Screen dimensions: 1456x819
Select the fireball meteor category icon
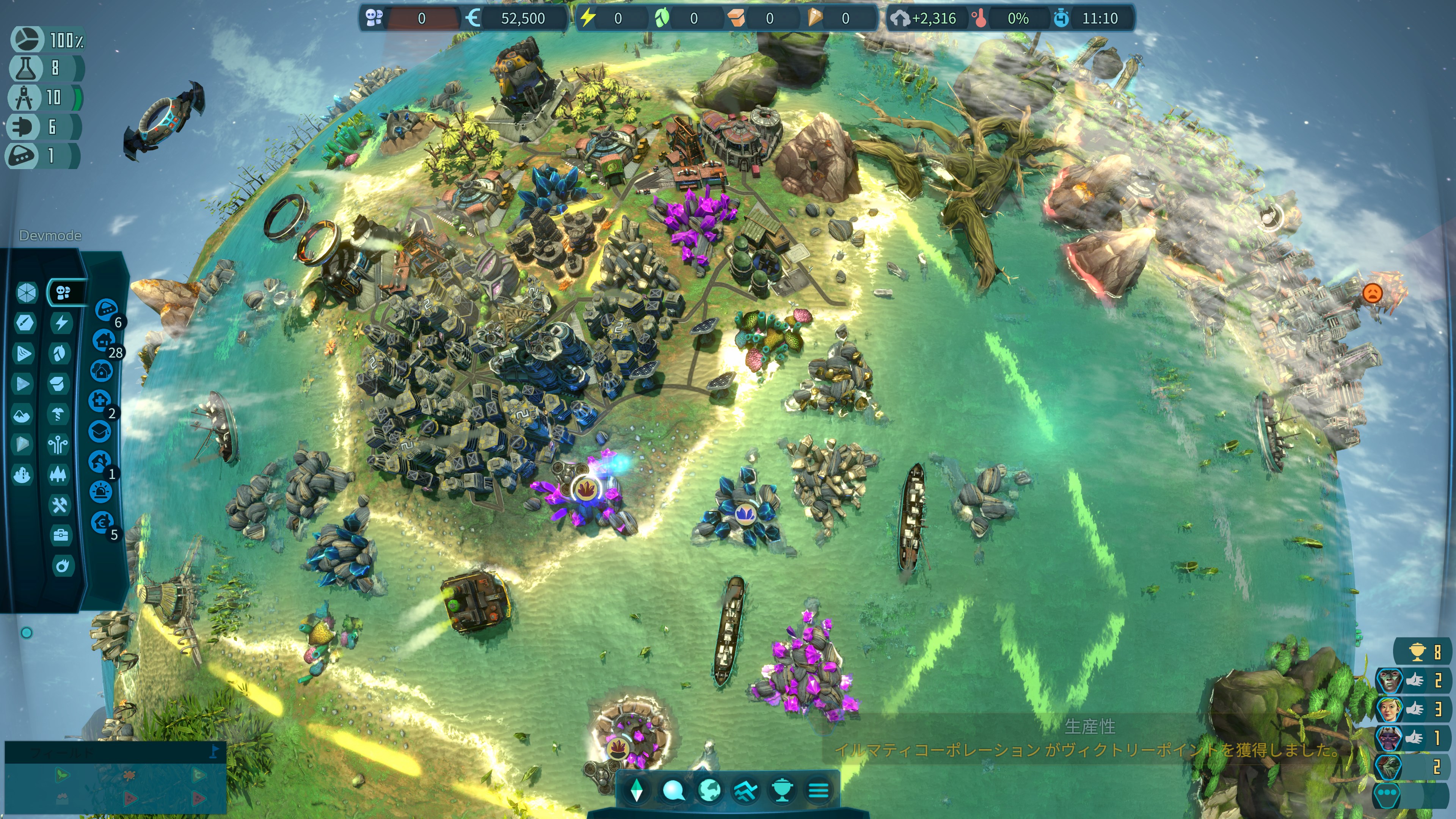pos(63,565)
